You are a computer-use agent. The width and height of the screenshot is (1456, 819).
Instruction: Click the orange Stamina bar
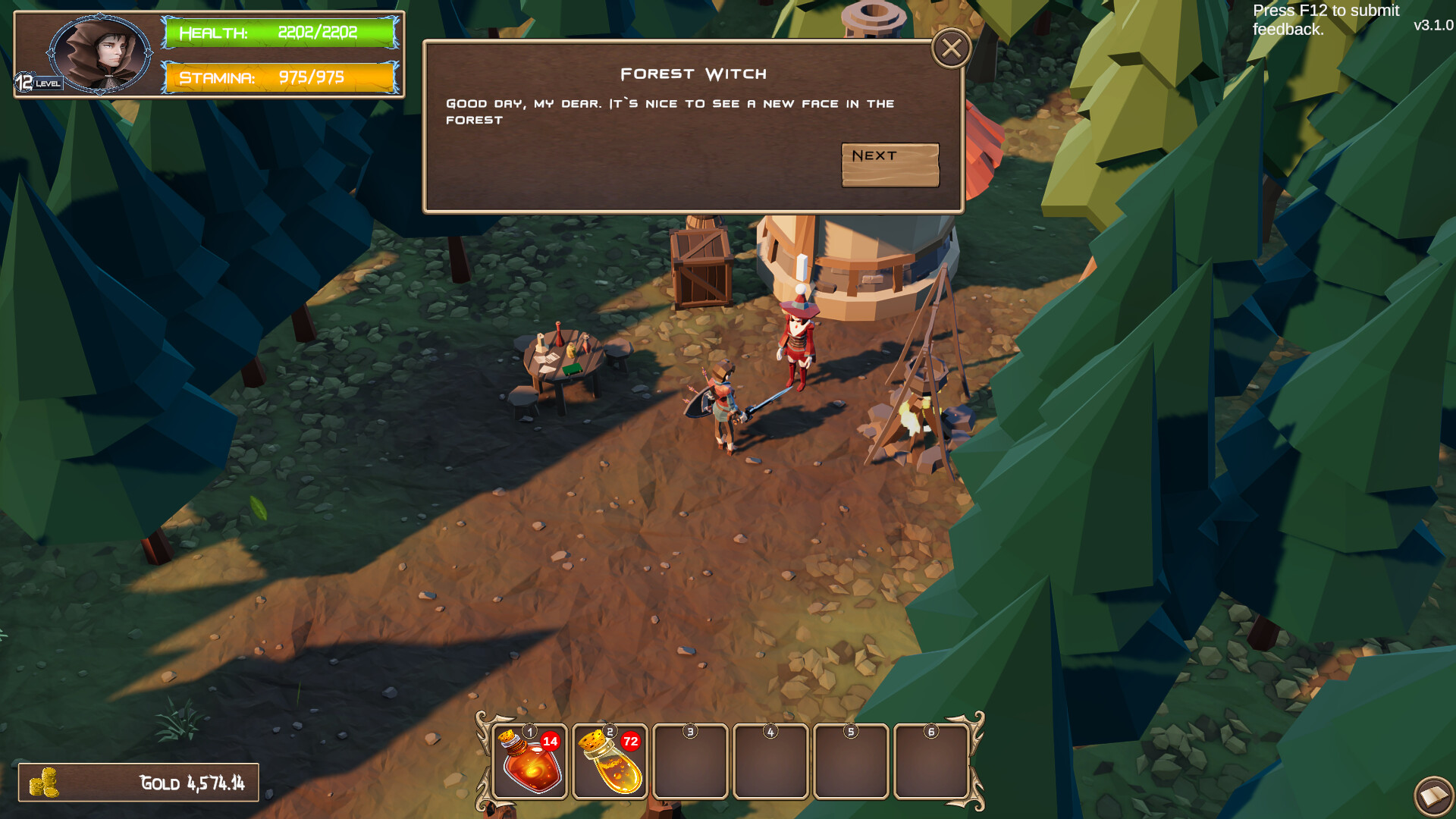pyautogui.click(x=281, y=77)
